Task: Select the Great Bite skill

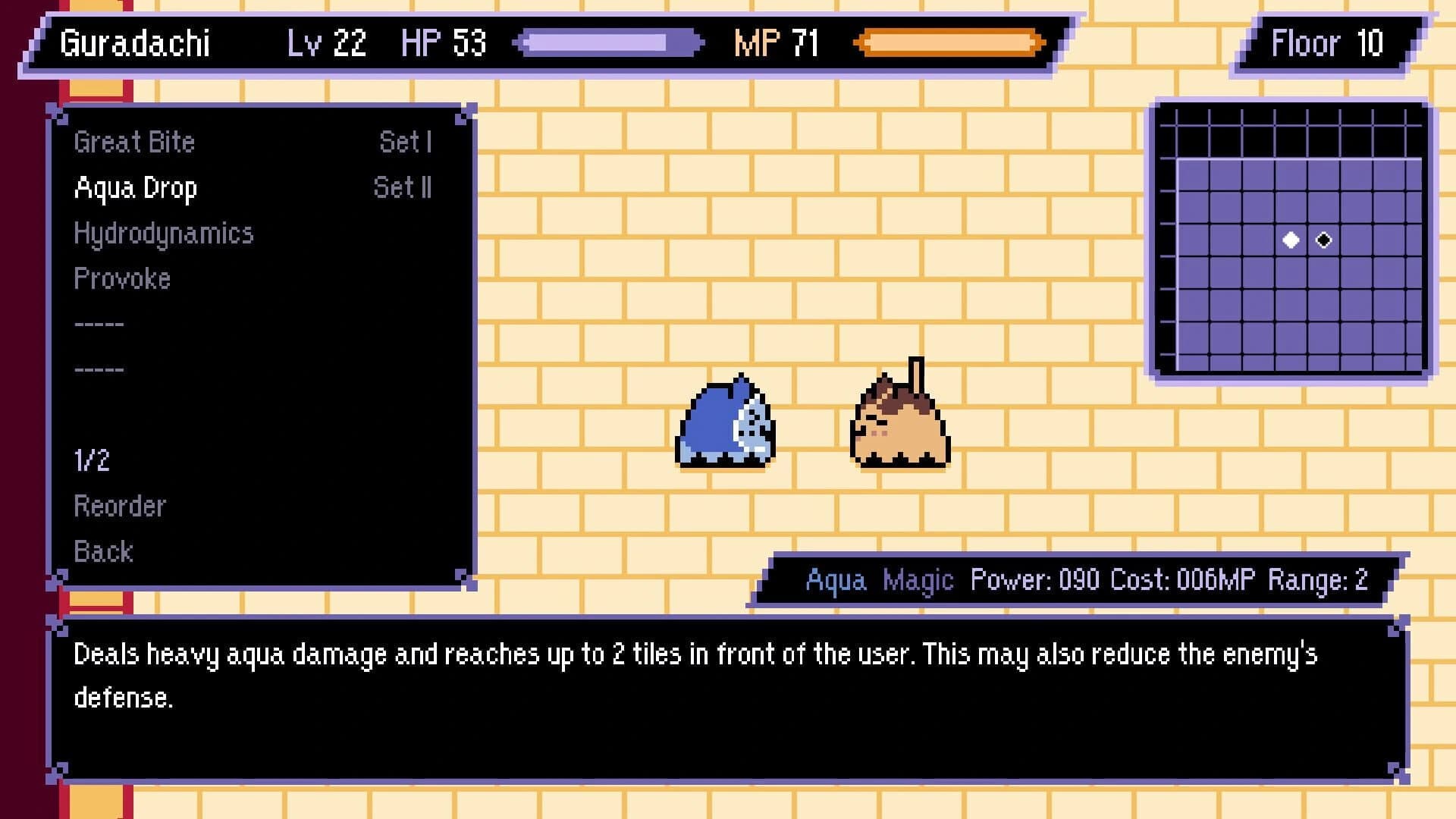Action: coord(135,143)
